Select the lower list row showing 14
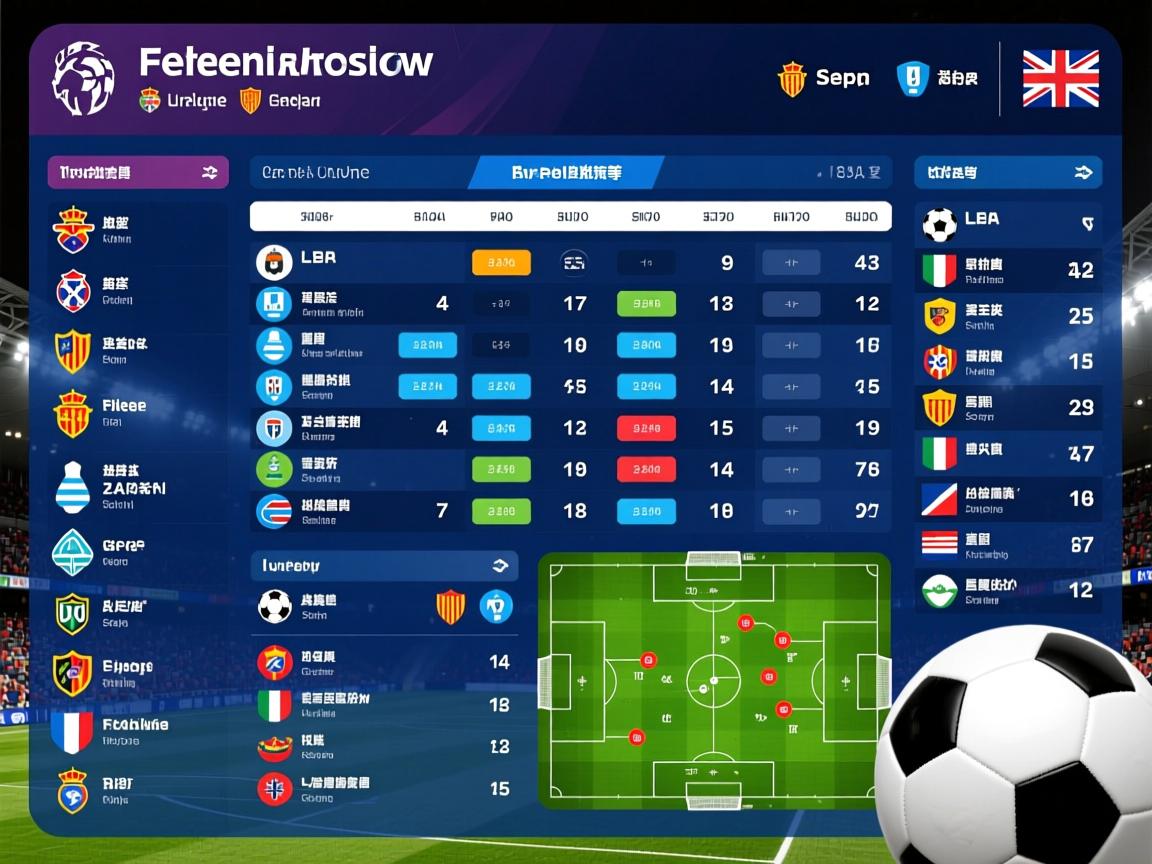This screenshot has height=864, width=1152. 384,662
